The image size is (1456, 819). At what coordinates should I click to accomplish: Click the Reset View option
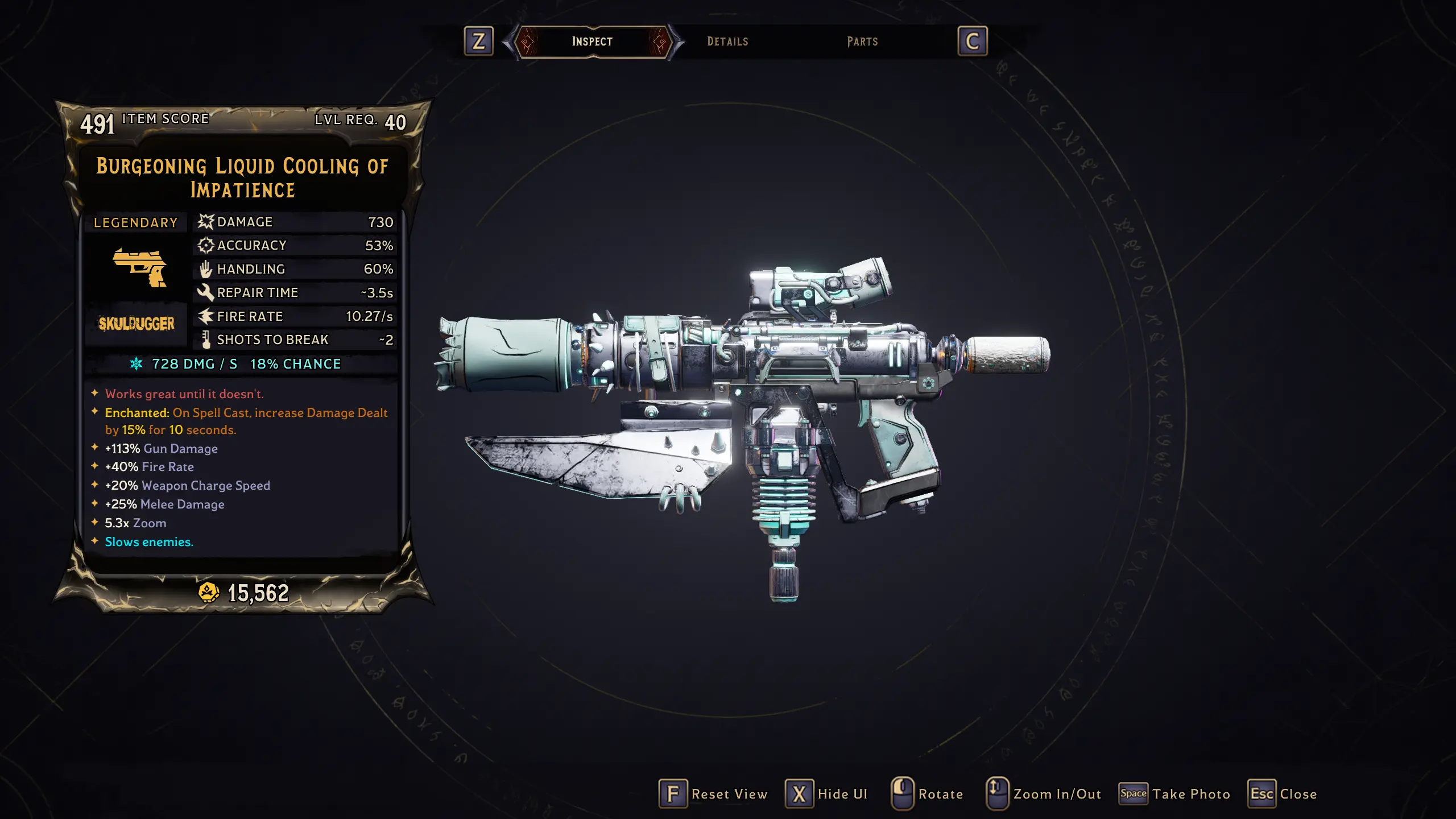pos(714,794)
